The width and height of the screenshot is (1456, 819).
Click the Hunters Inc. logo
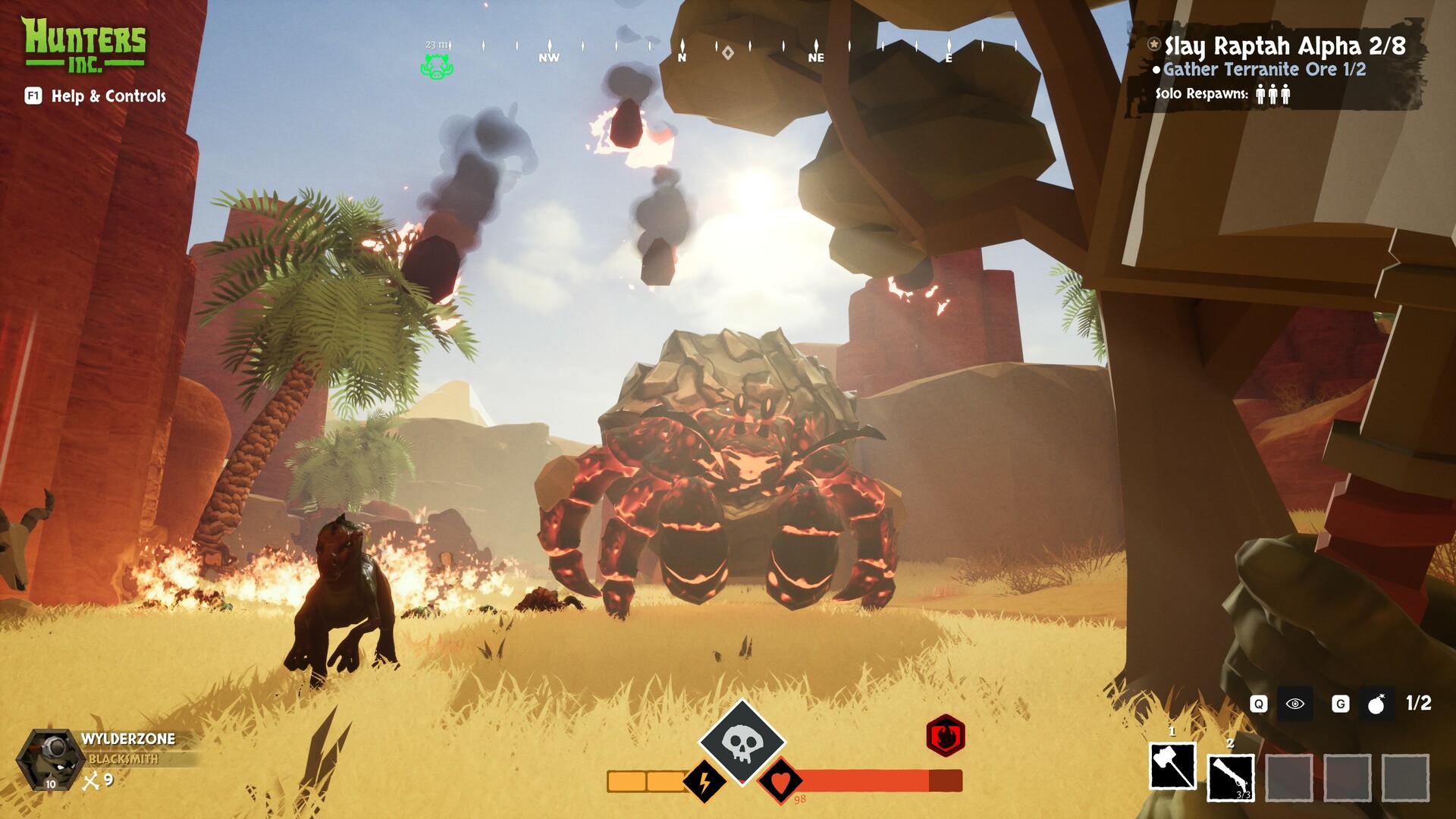pos(86,42)
